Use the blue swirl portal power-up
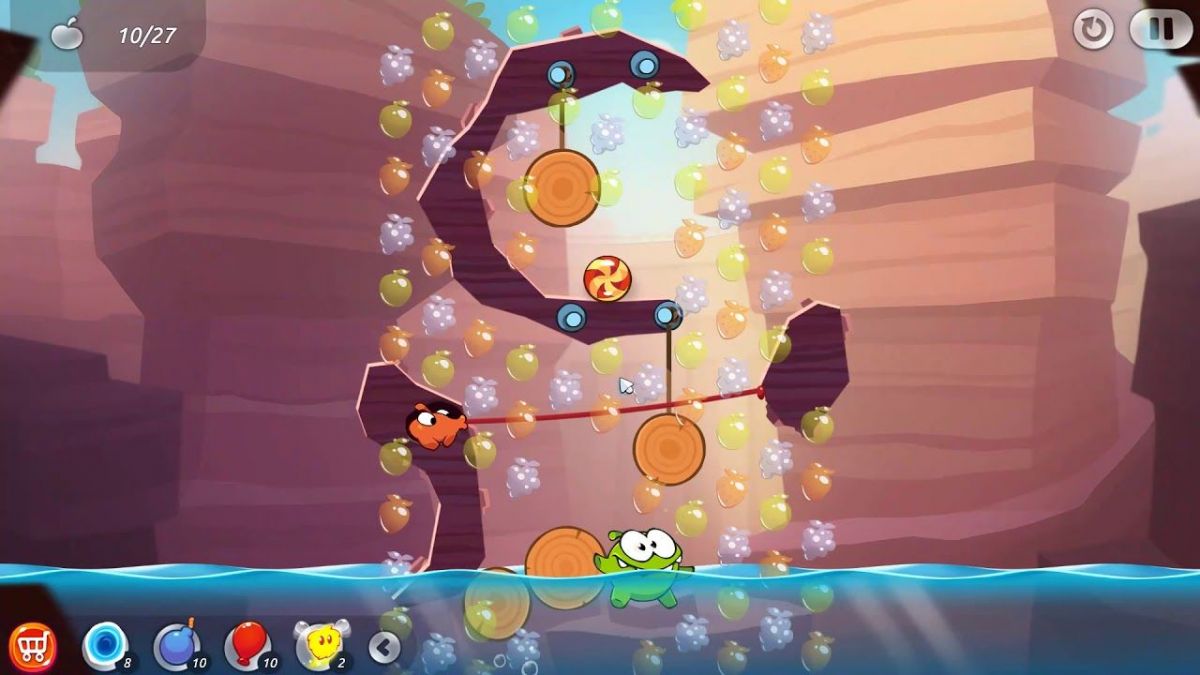This screenshot has height=675, width=1200. [104, 645]
